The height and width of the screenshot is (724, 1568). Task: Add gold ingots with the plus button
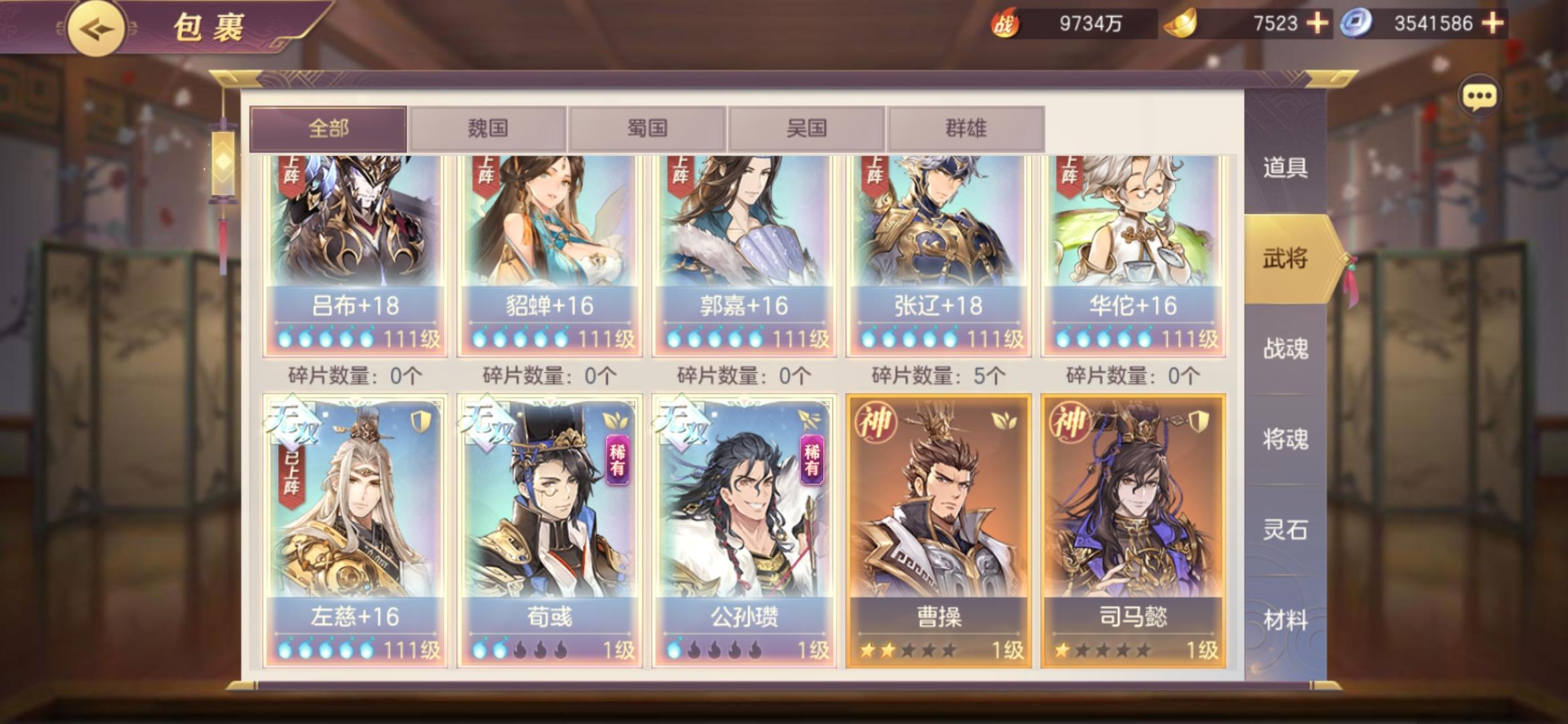click(x=1317, y=23)
